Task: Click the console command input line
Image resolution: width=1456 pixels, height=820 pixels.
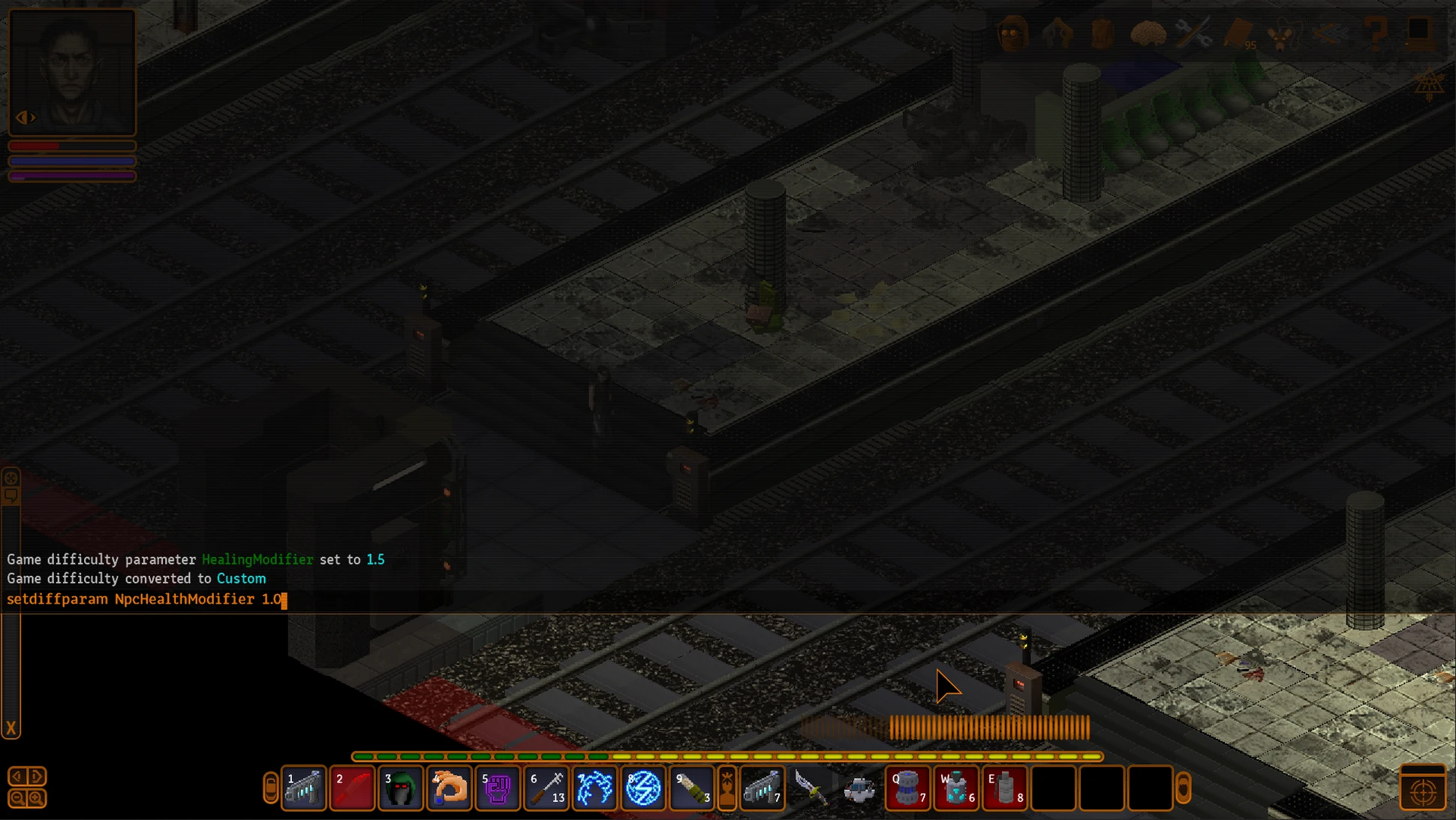Action: [x=450, y=599]
